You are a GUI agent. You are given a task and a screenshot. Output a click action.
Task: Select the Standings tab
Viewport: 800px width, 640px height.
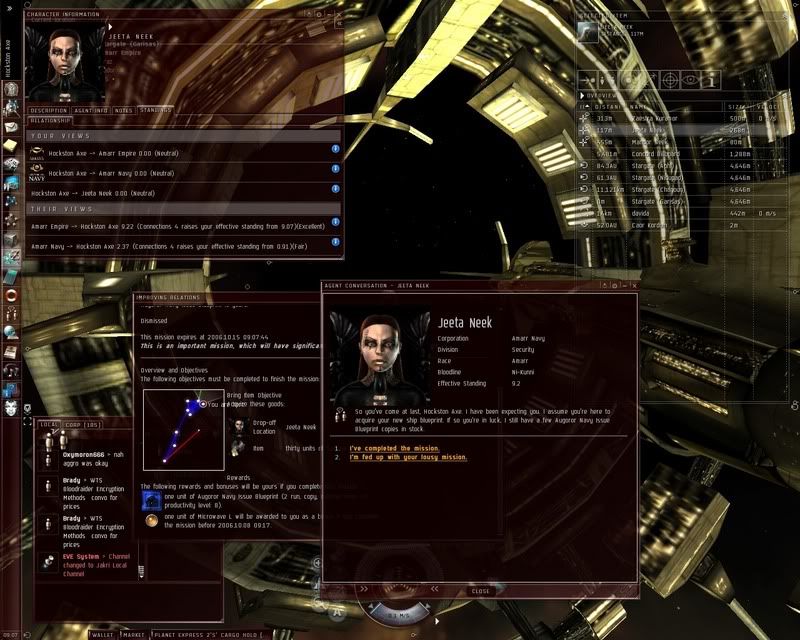click(155, 110)
